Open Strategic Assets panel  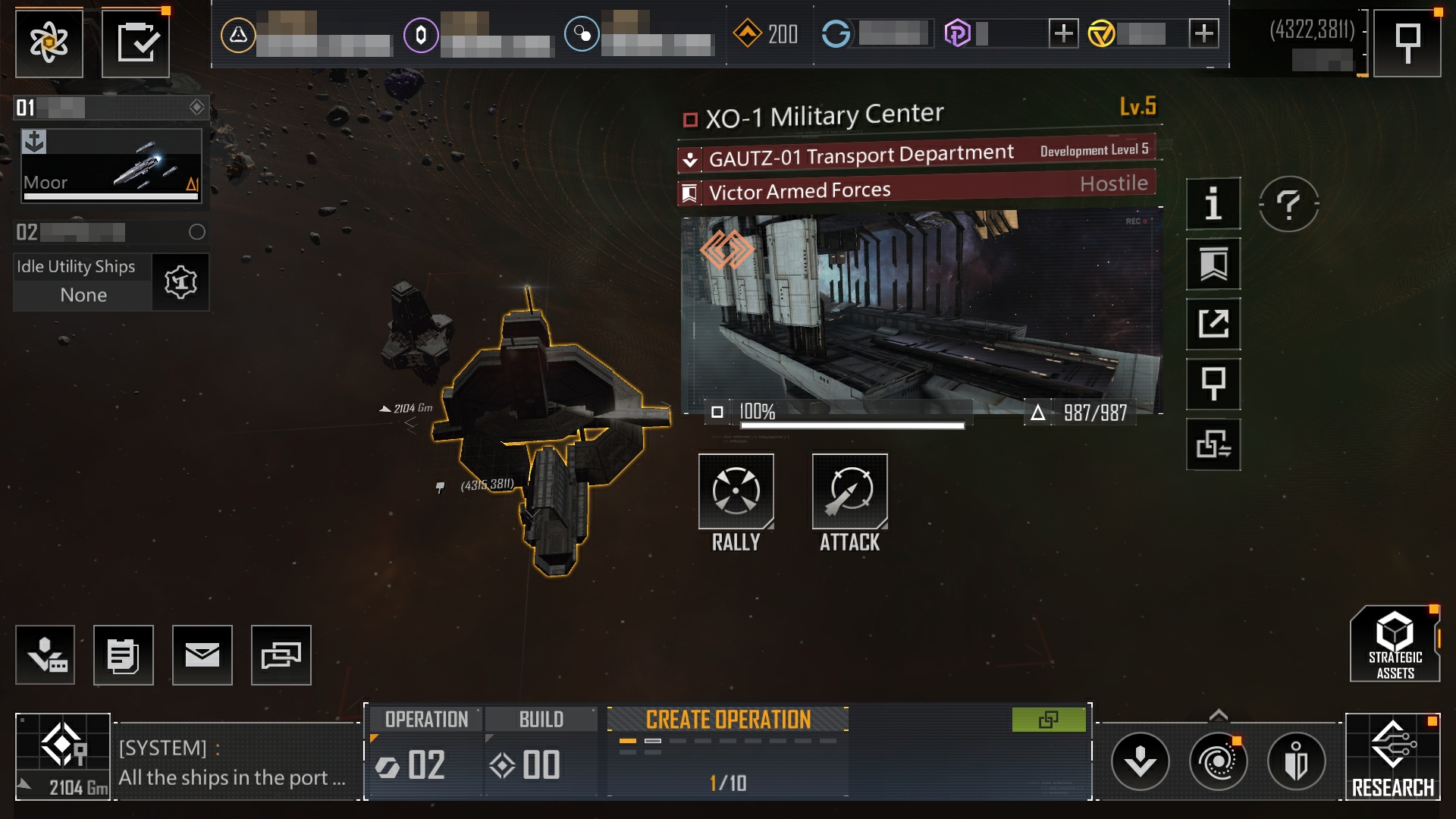click(x=1395, y=645)
